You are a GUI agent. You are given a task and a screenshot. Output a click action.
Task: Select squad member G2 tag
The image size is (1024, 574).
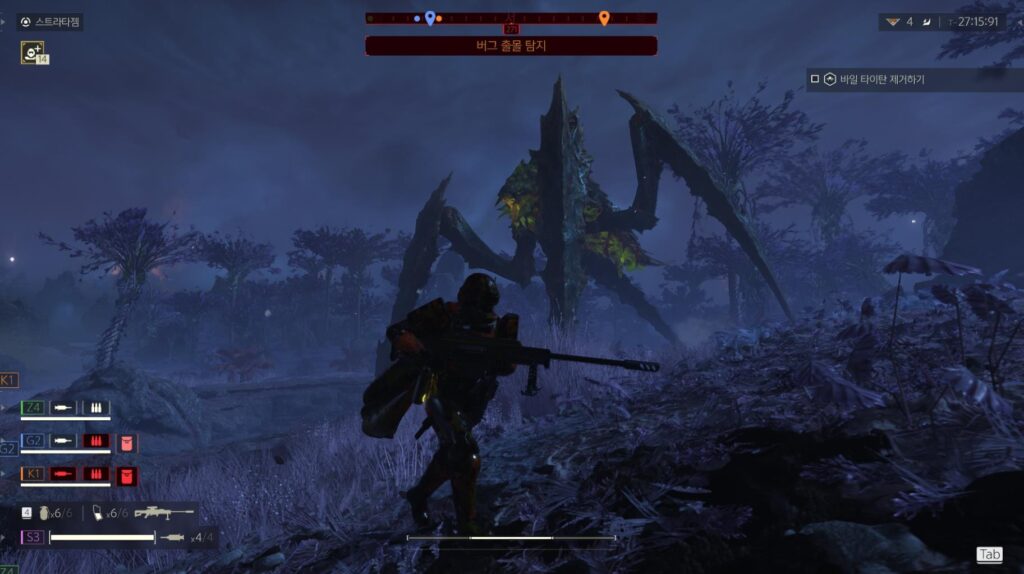click(33, 441)
